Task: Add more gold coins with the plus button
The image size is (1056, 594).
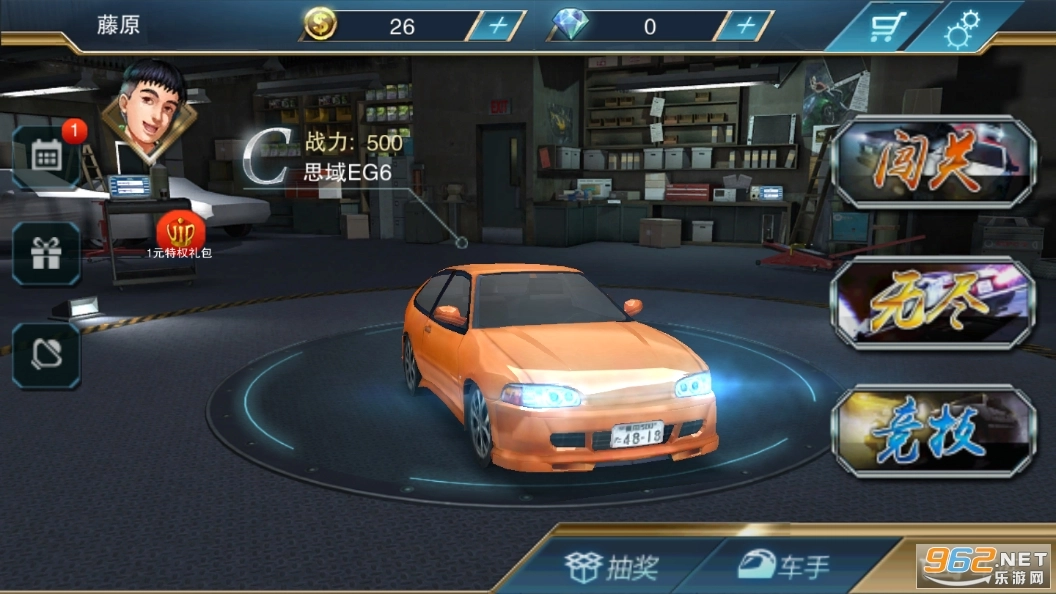Action: [496, 27]
